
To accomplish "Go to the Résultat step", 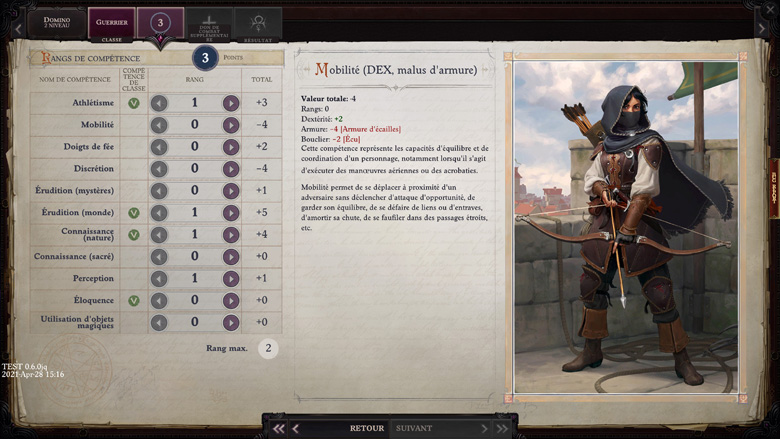I will 257,24.
